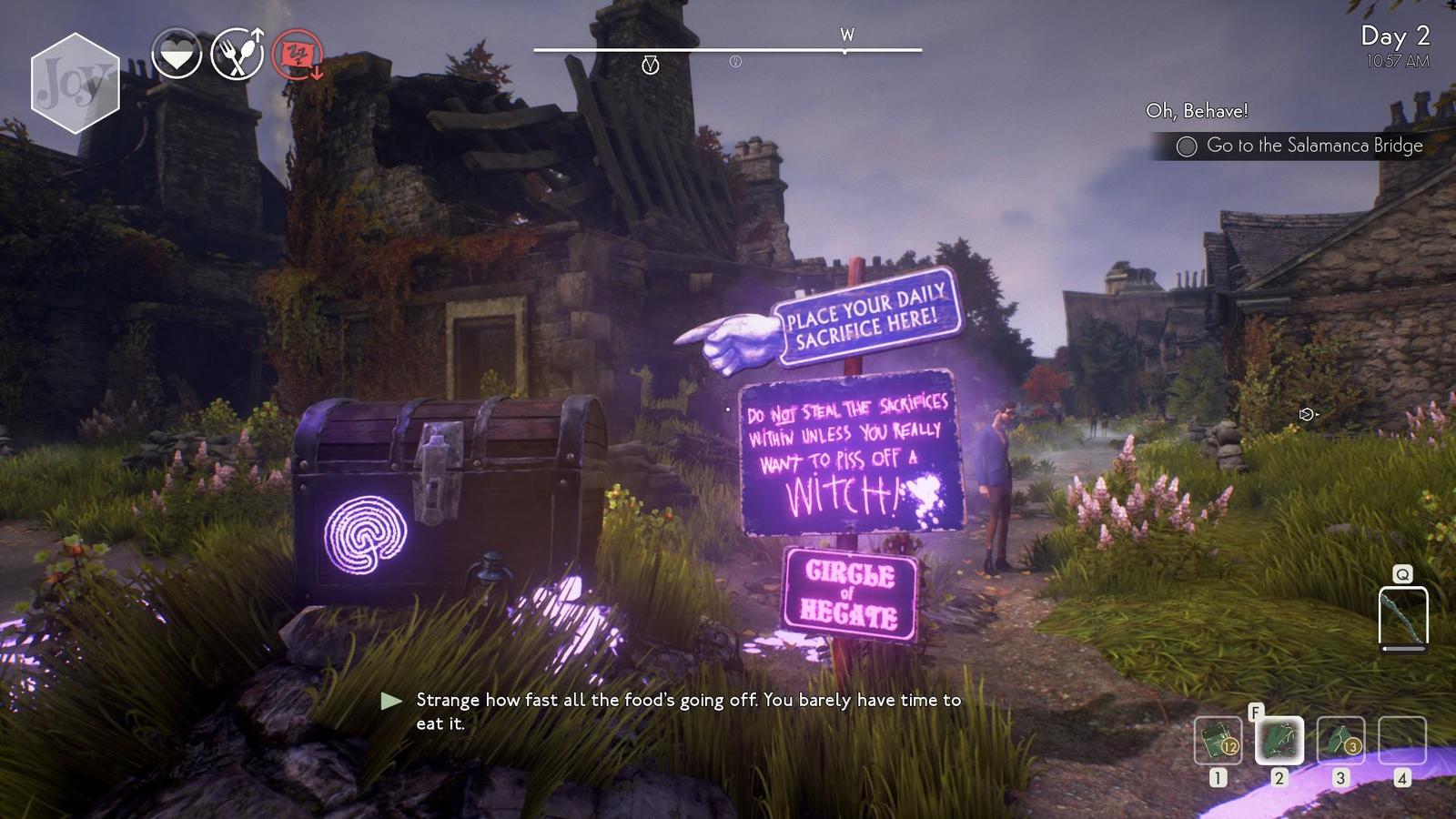Click the shield quest marker on compass

click(650, 65)
